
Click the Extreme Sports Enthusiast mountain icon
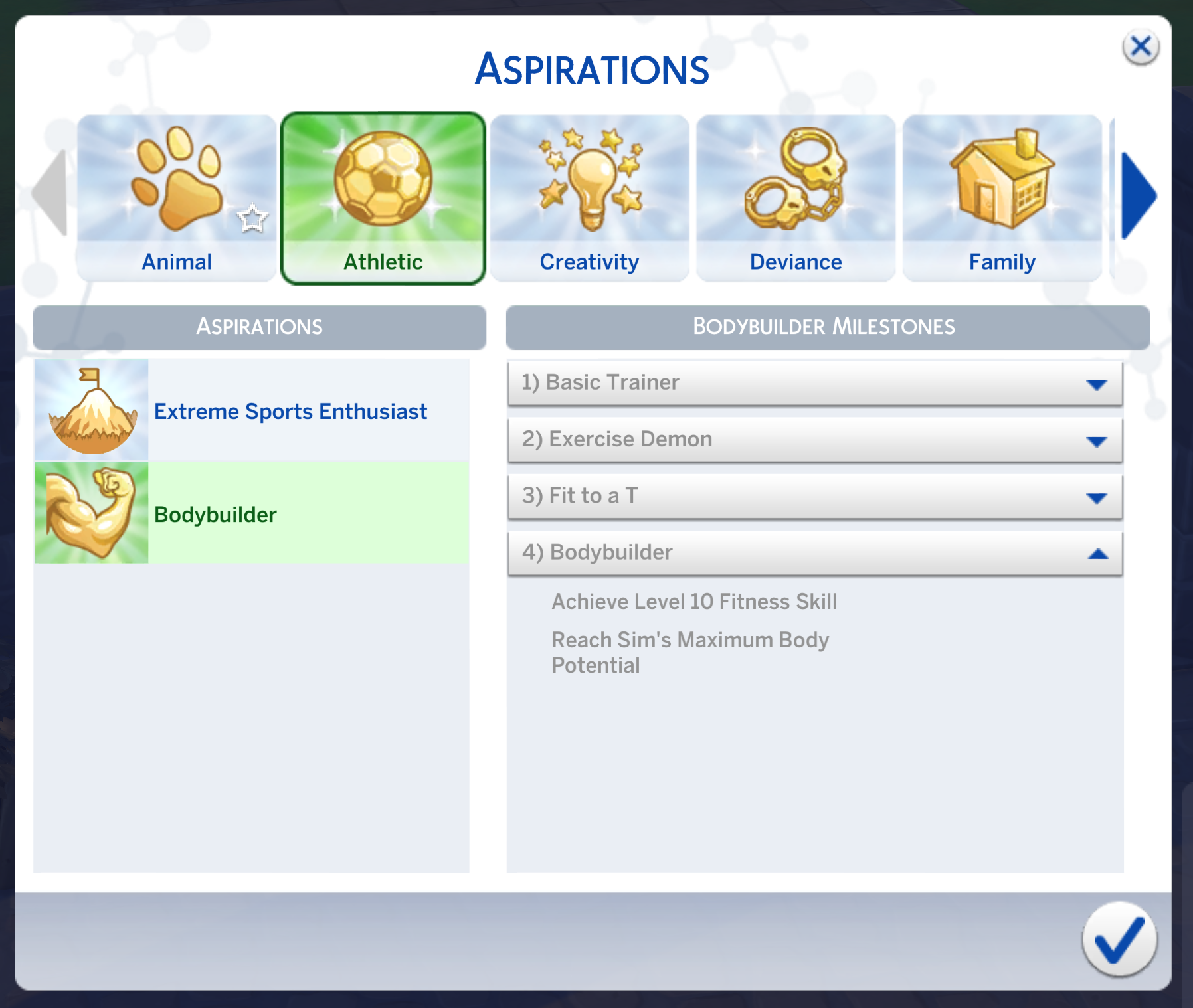[92, 410]
